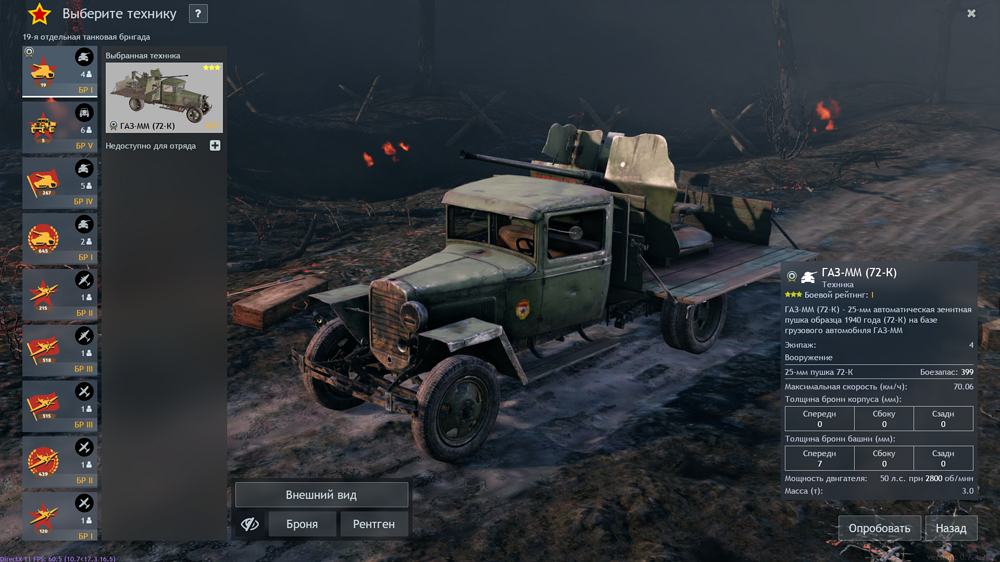Choose aircraft squad 439
This screenshot has width=1000, height=562.
[x=60, y=463]
